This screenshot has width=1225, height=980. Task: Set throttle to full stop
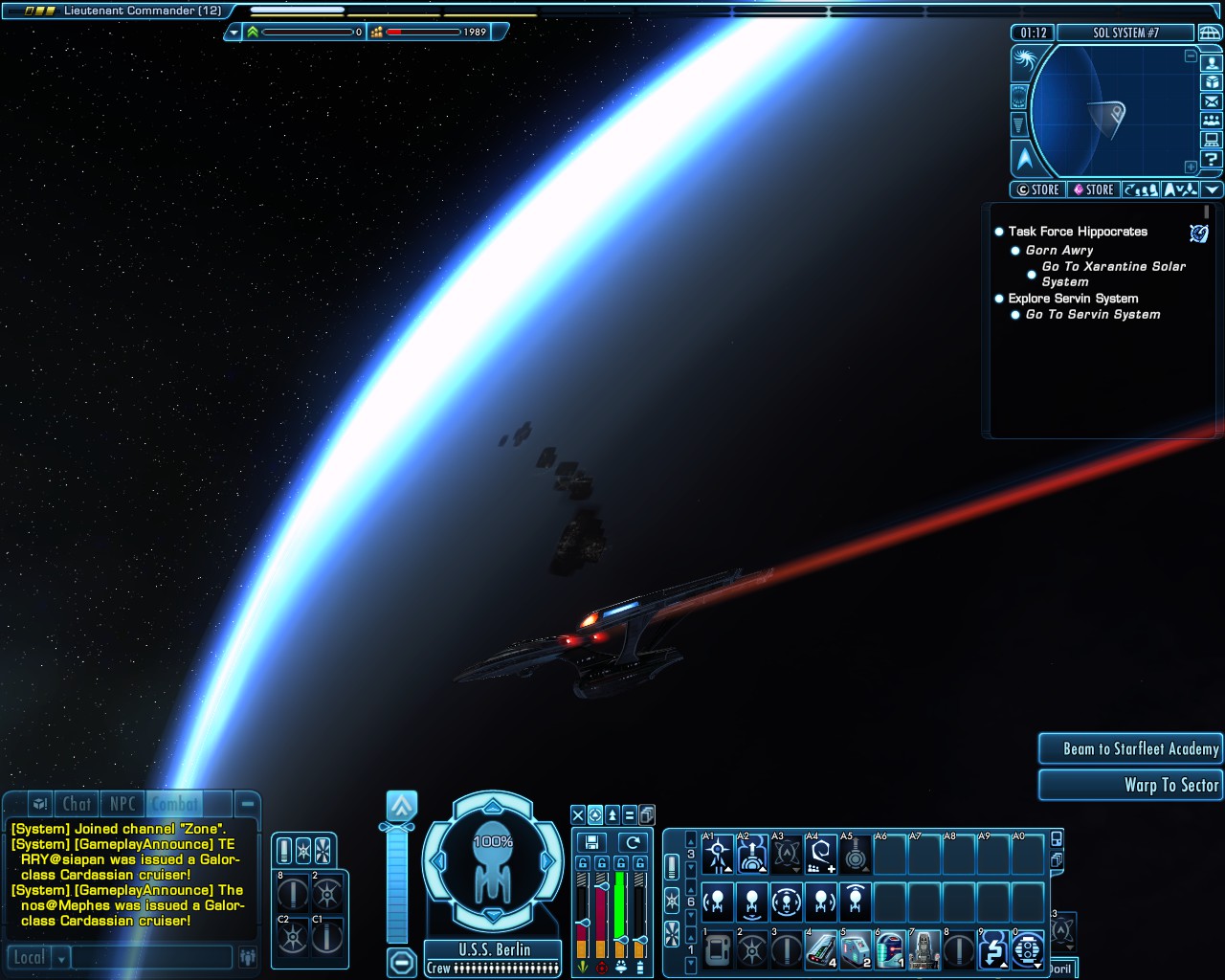pos(402,961)
